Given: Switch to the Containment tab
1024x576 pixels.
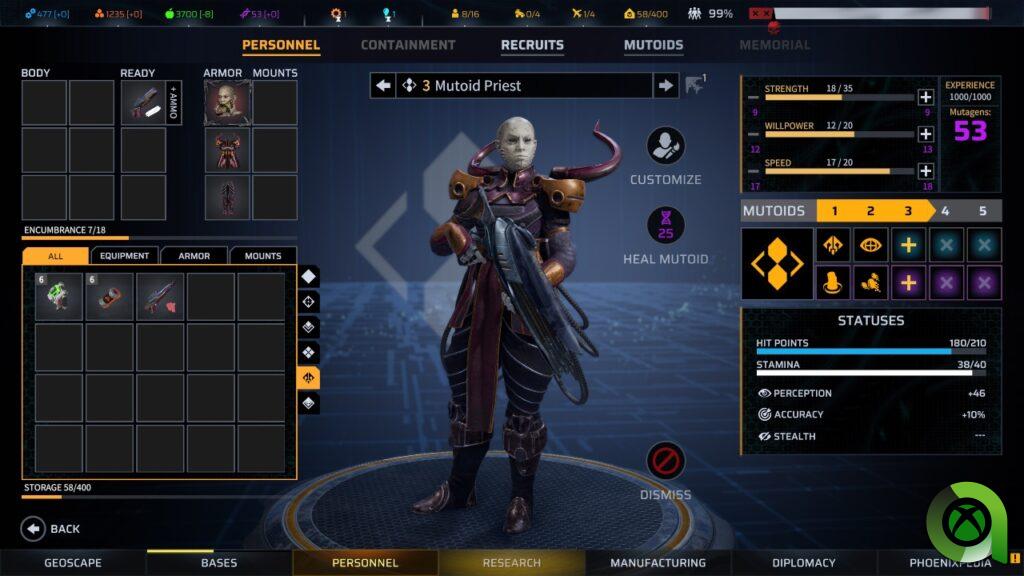Looking at the screenshot, I should [x=407, y=45].
